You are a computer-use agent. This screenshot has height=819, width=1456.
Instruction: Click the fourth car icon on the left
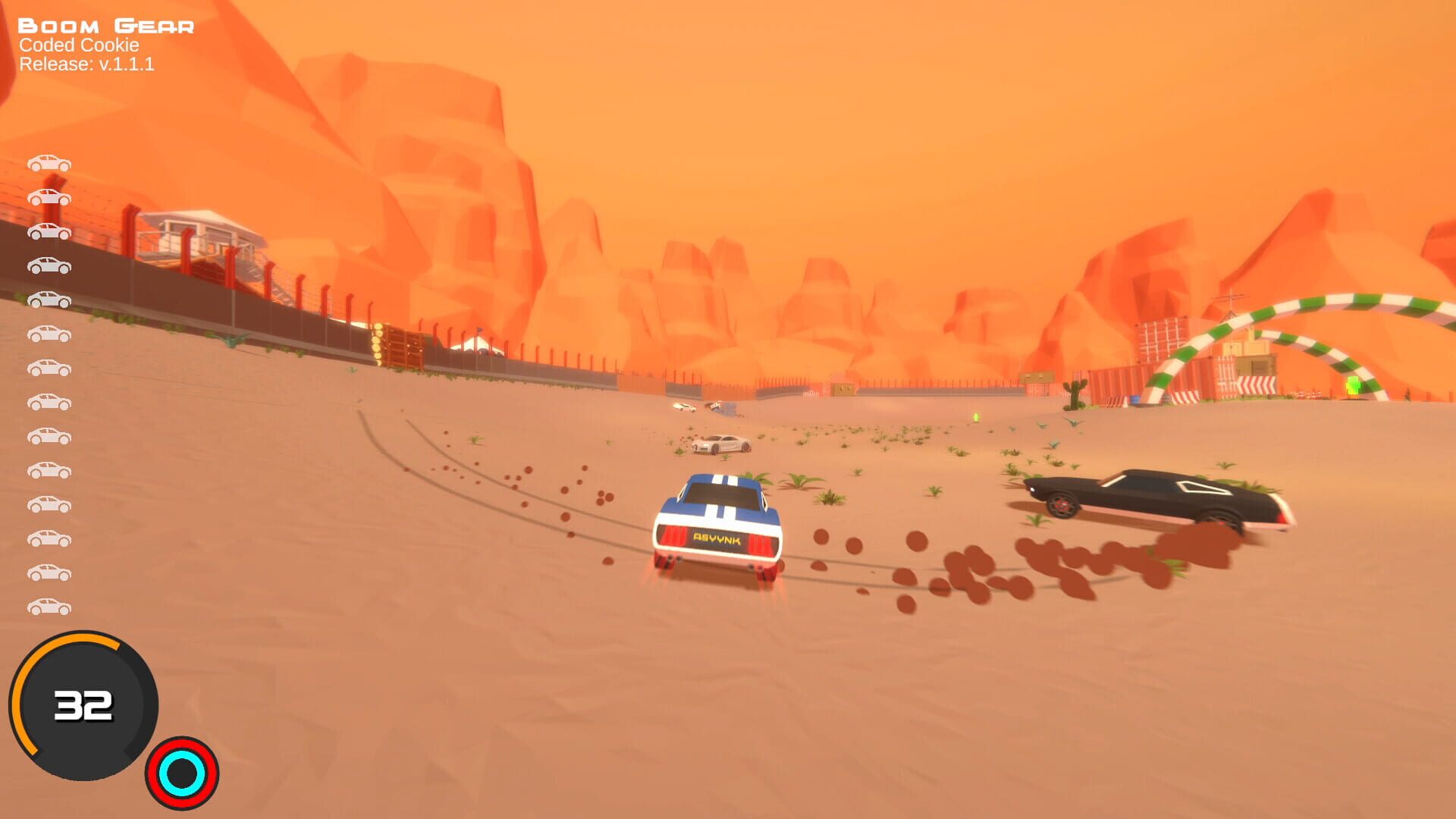[49, 266]
